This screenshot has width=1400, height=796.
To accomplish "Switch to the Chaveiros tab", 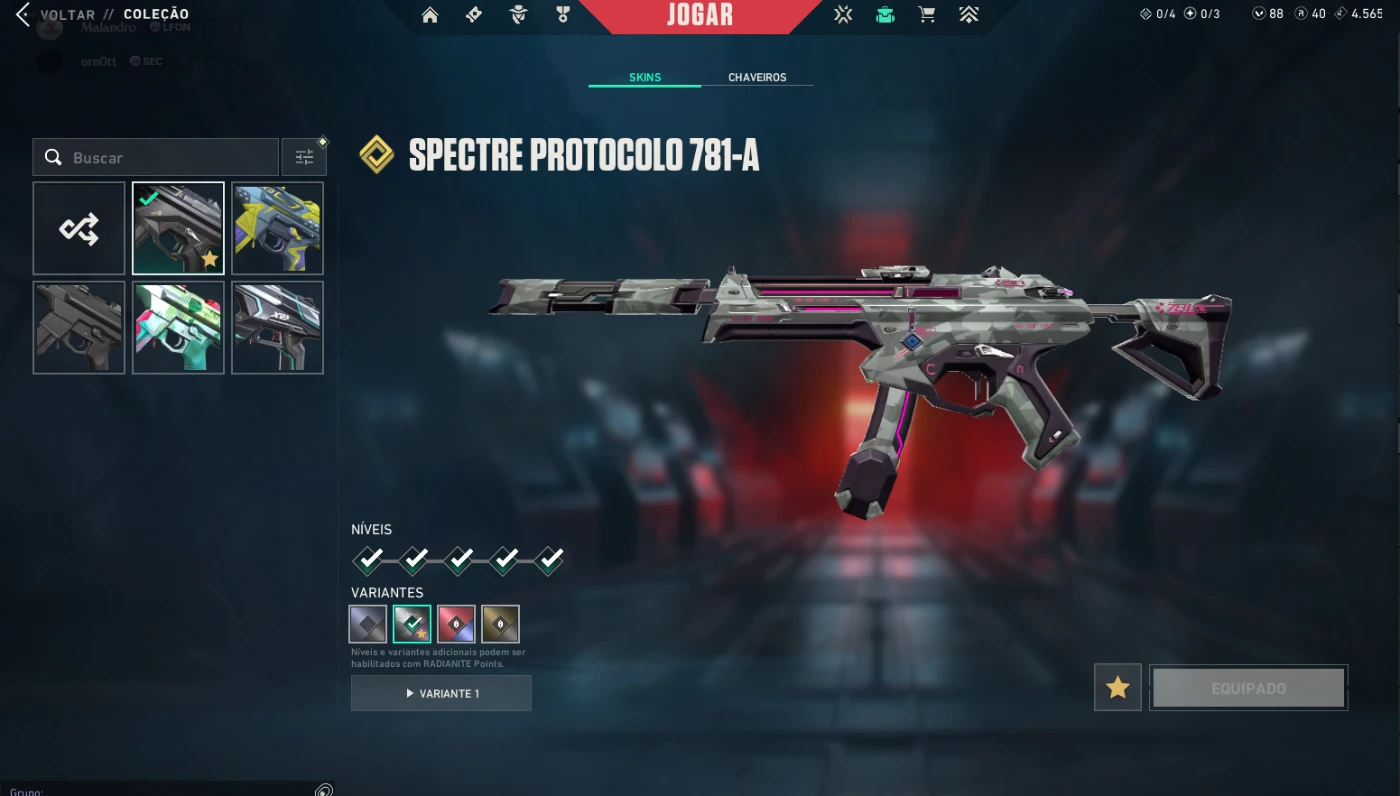I will pyautogui.click(x=757, y=77).
